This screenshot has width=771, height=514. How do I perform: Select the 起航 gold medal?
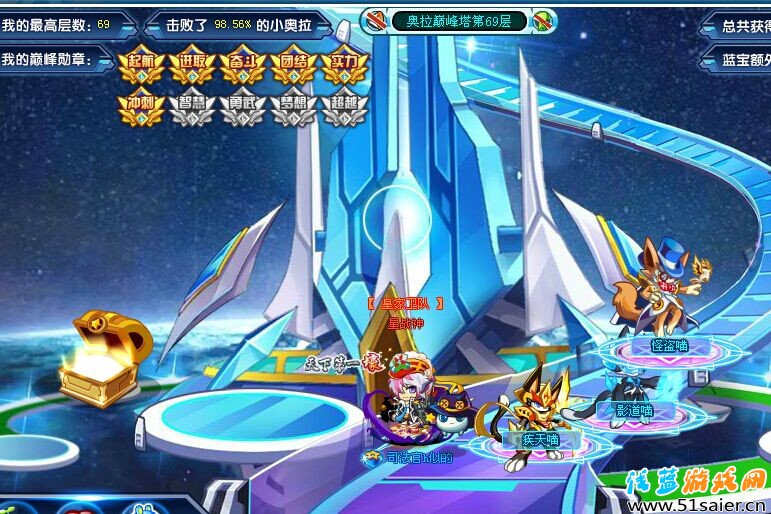click(x=140, y=66)
